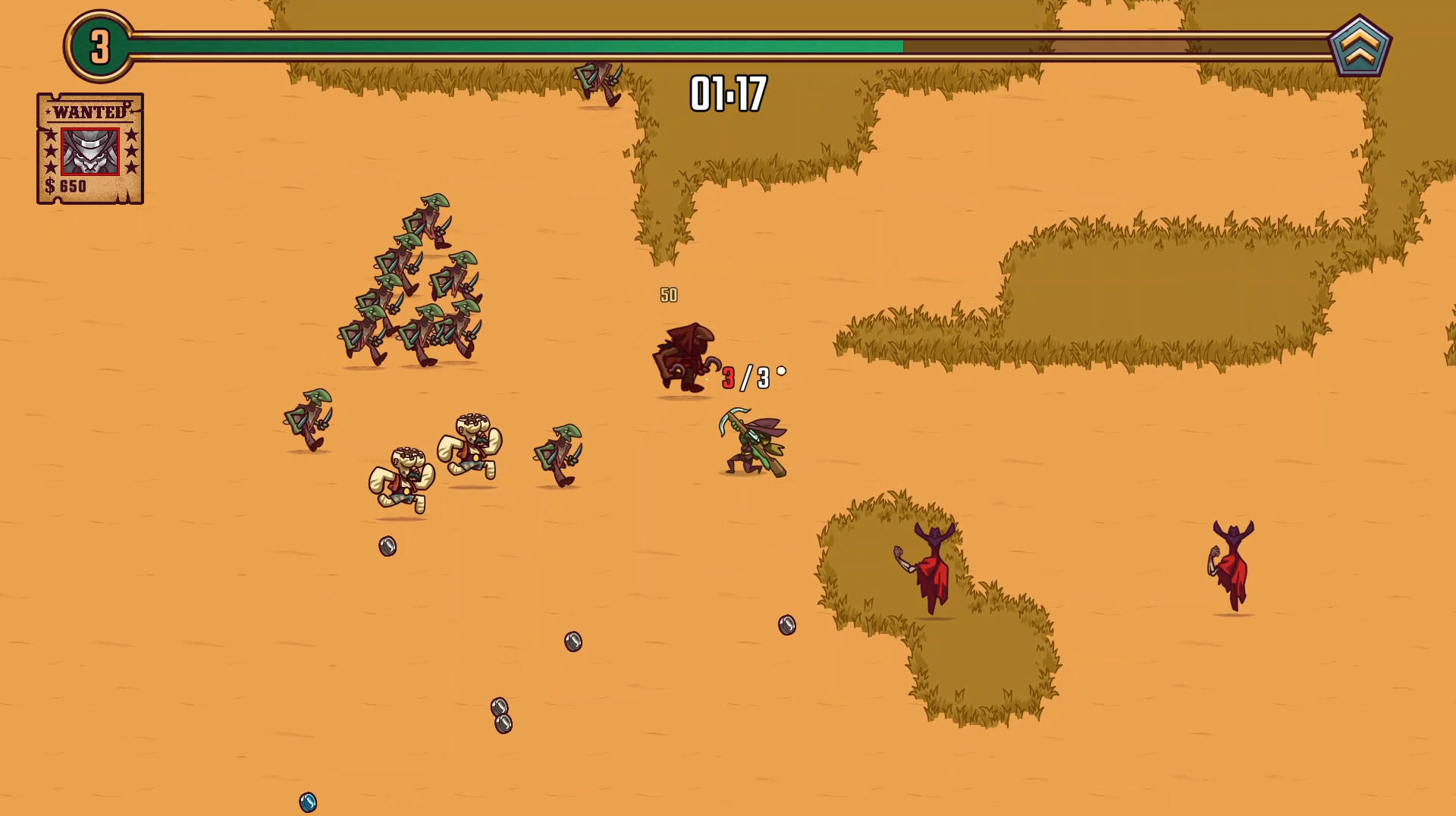Click the pair of coins near the bottom center
Screen dimensions: 1456x816
tap(500, 717)
